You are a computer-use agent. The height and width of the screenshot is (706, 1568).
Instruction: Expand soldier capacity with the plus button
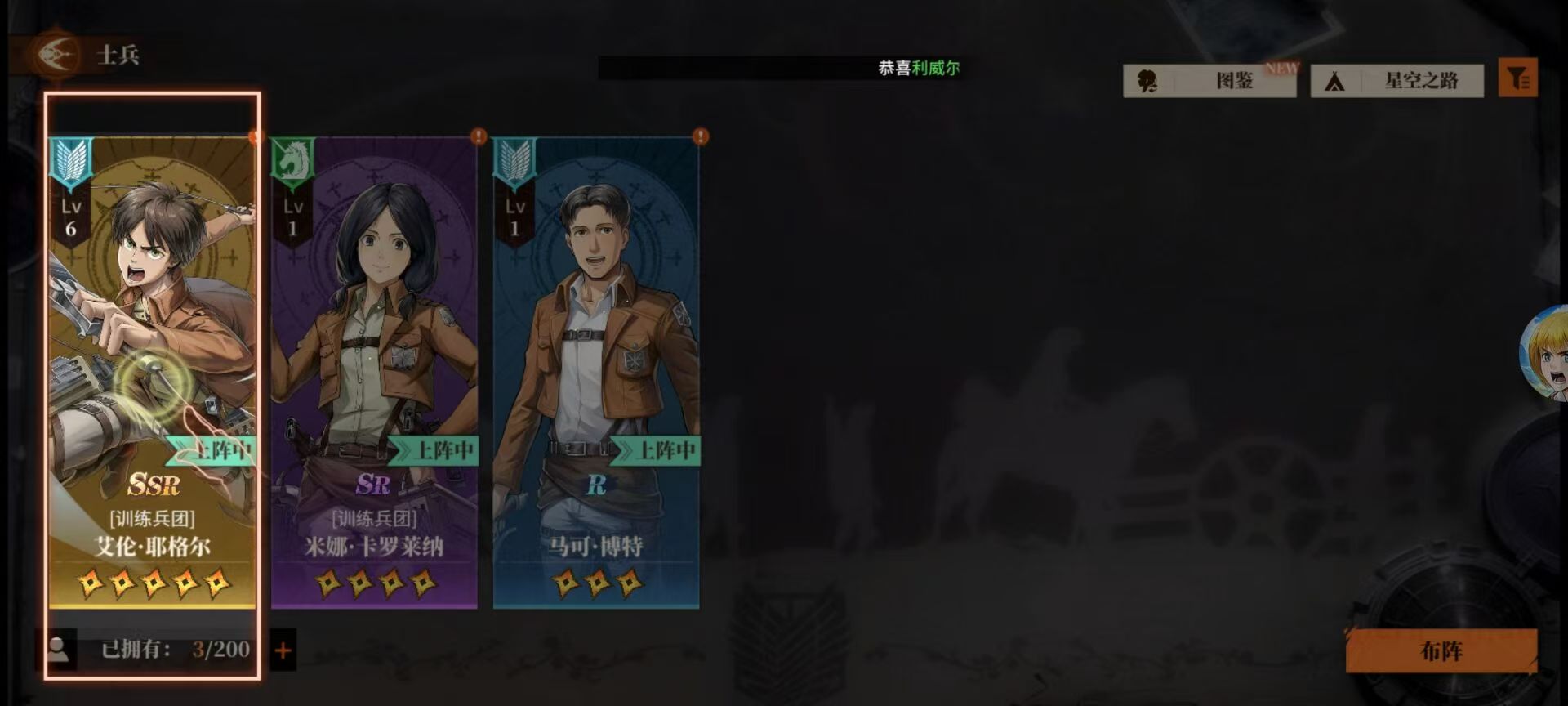click(x=283, y=650)
